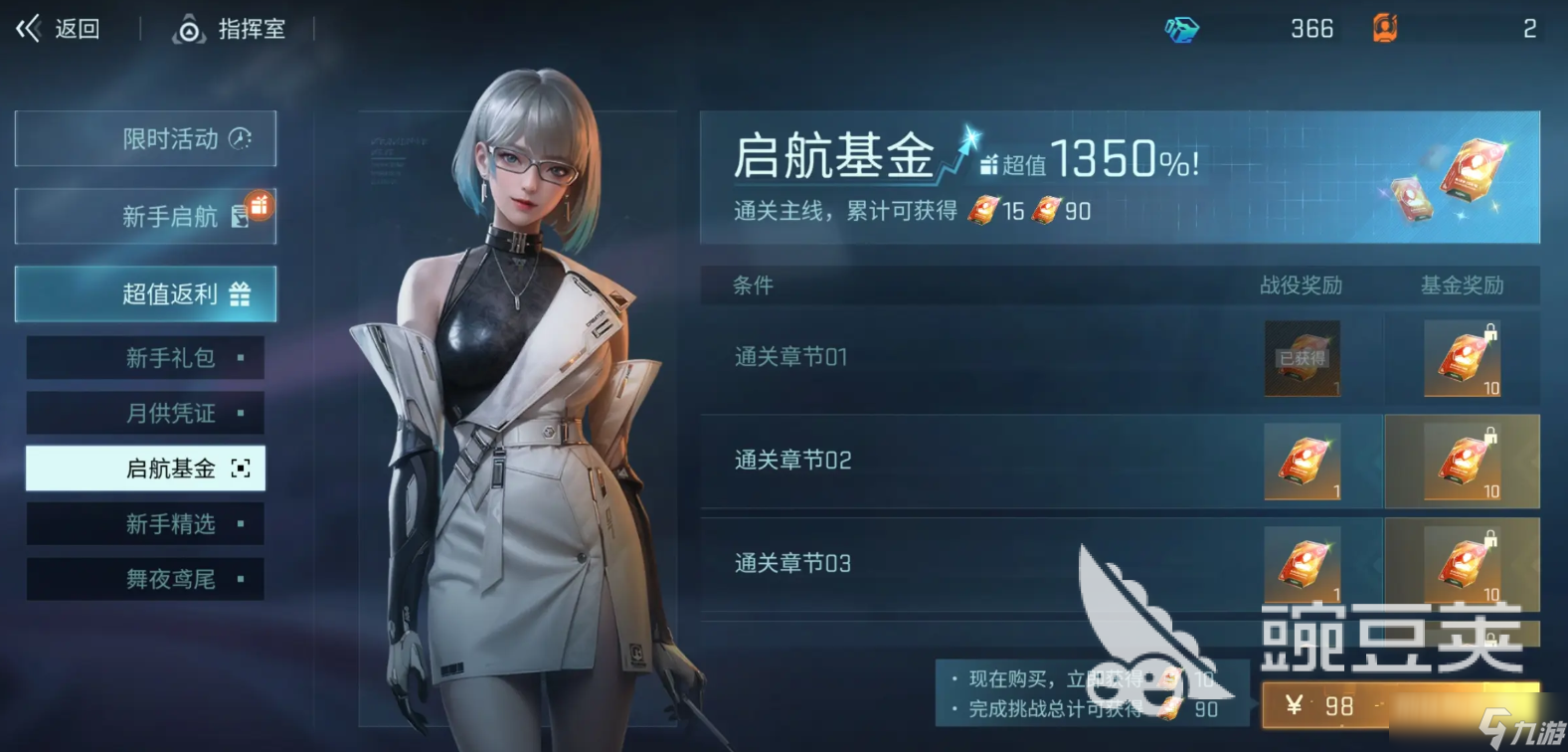The image size is (1568, 752).
Task: Click the locked fund reward icon for 通关章节01
Action: click(x=1463, y=358)
